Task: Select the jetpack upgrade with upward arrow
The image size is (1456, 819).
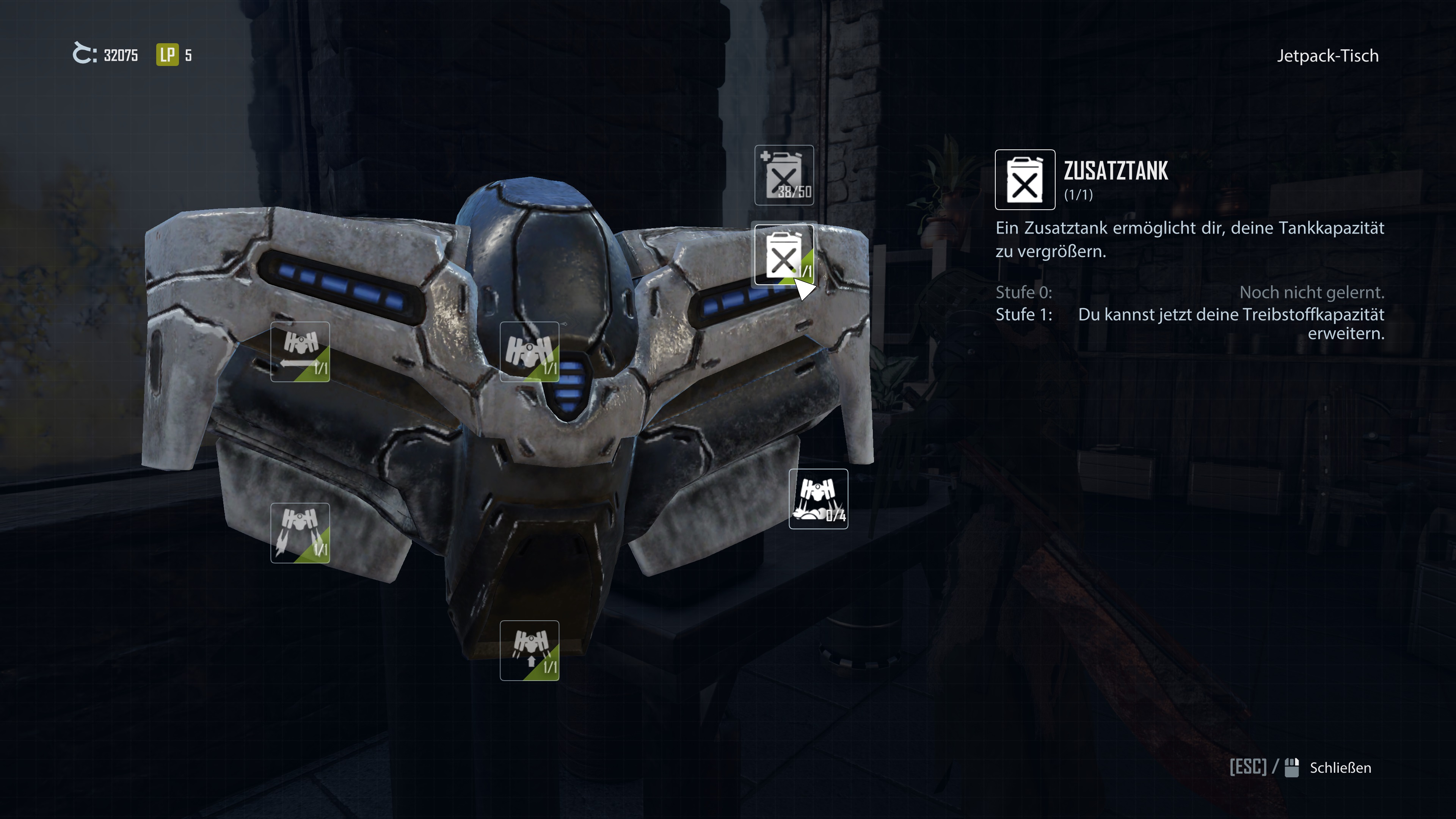Action: point(529,650)
